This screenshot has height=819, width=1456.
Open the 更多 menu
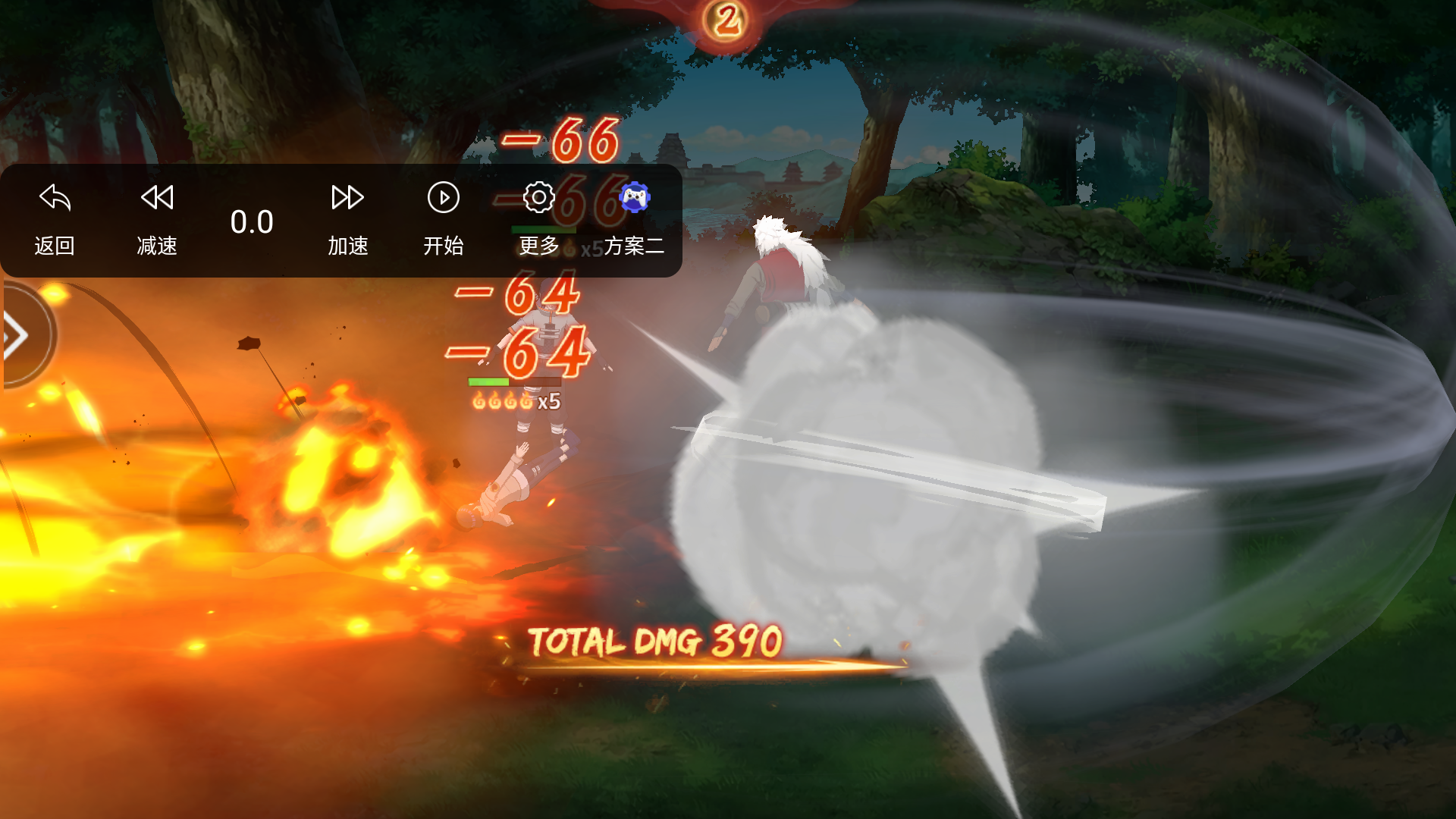[539, 246]
